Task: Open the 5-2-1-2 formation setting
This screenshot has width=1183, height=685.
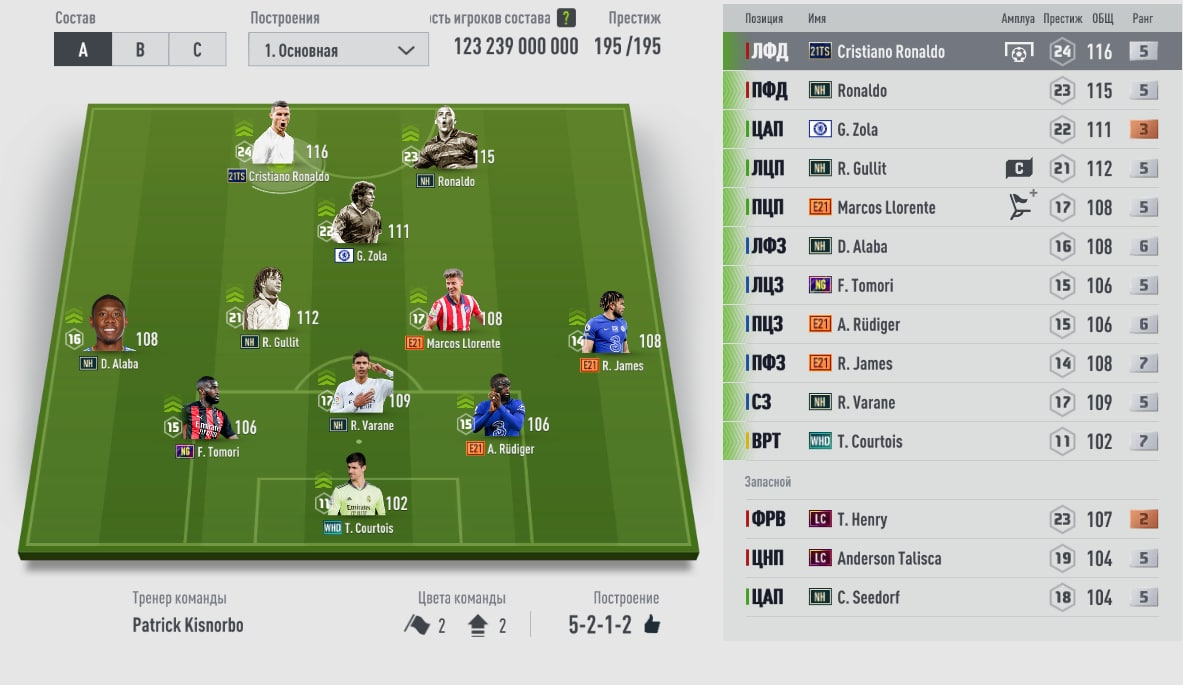Action: [x=613, y=625]
